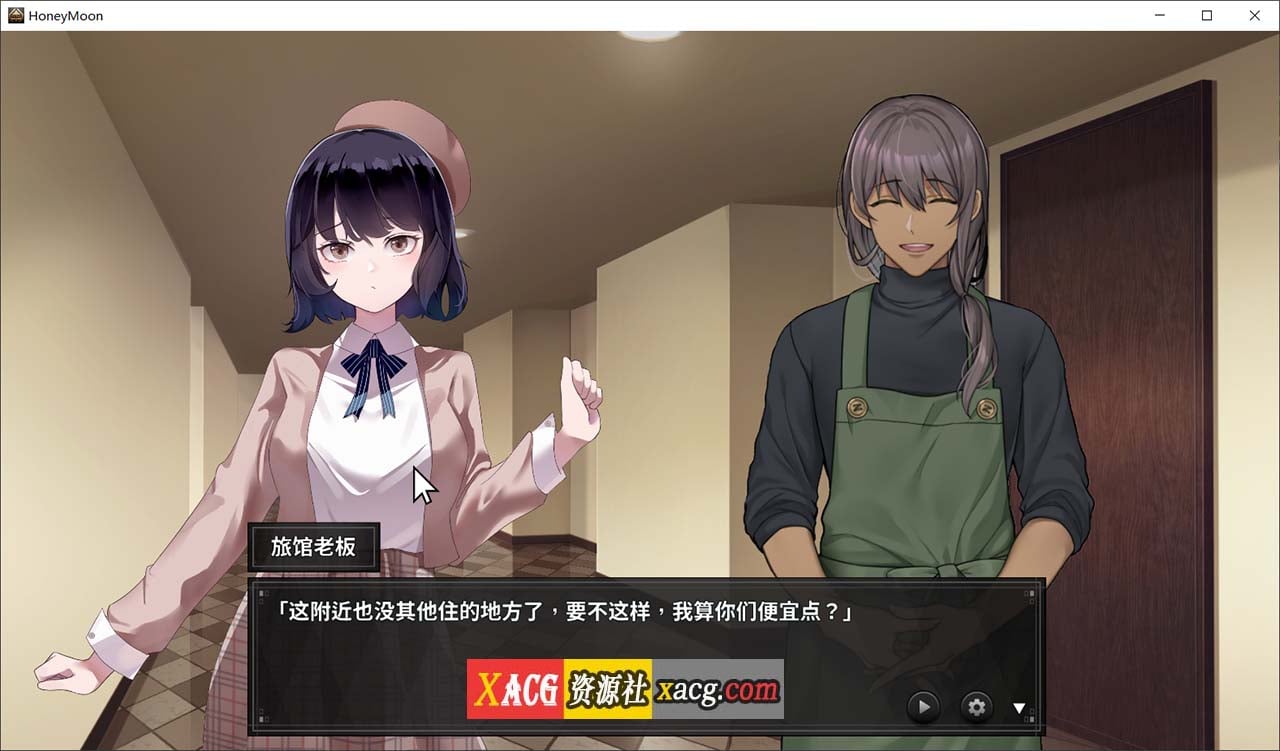The width and height of the screenshot is (1280, 751).
Task: Click the HoneyMoon icon in the title bar
Action: pos(14,15)
